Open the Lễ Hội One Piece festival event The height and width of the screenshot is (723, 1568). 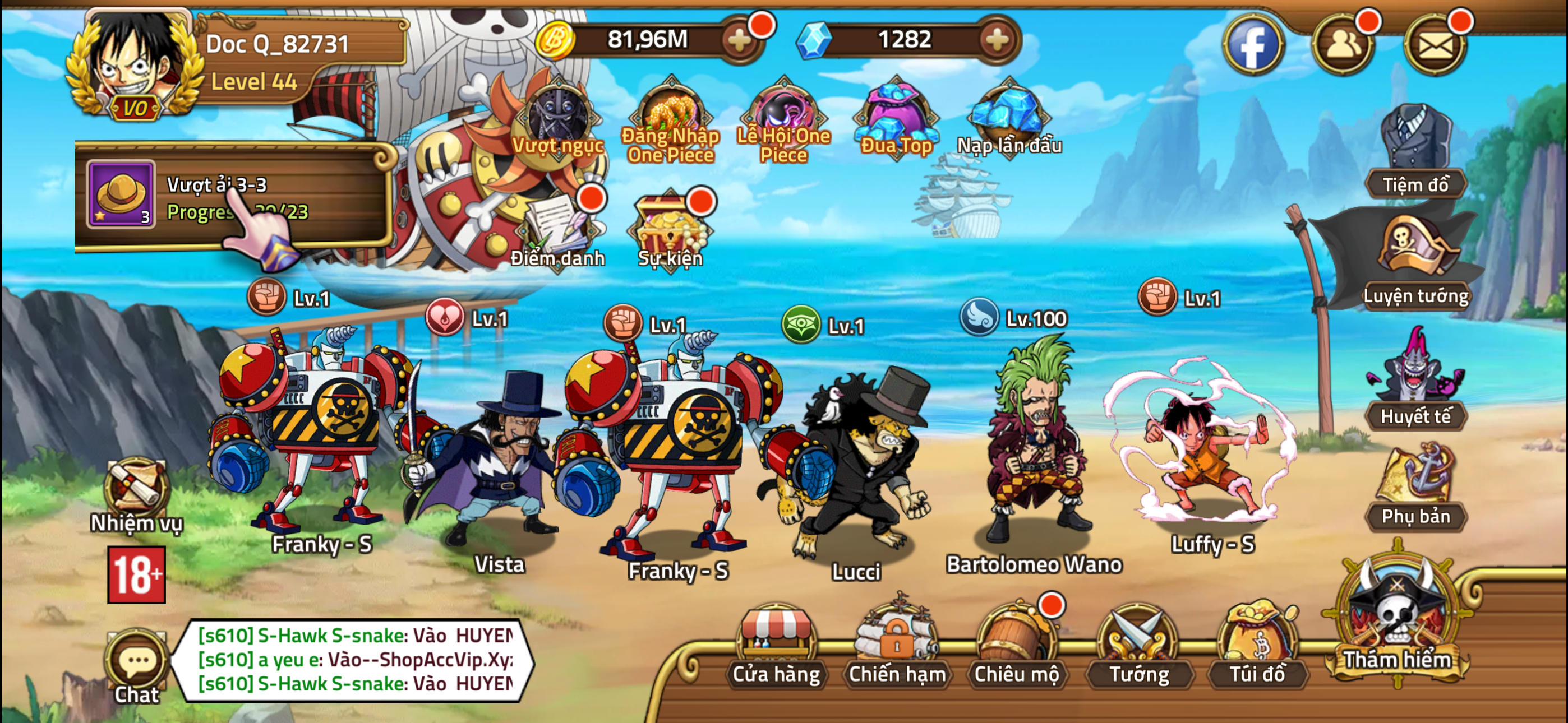pyautogui.click(x=785, y=113)
